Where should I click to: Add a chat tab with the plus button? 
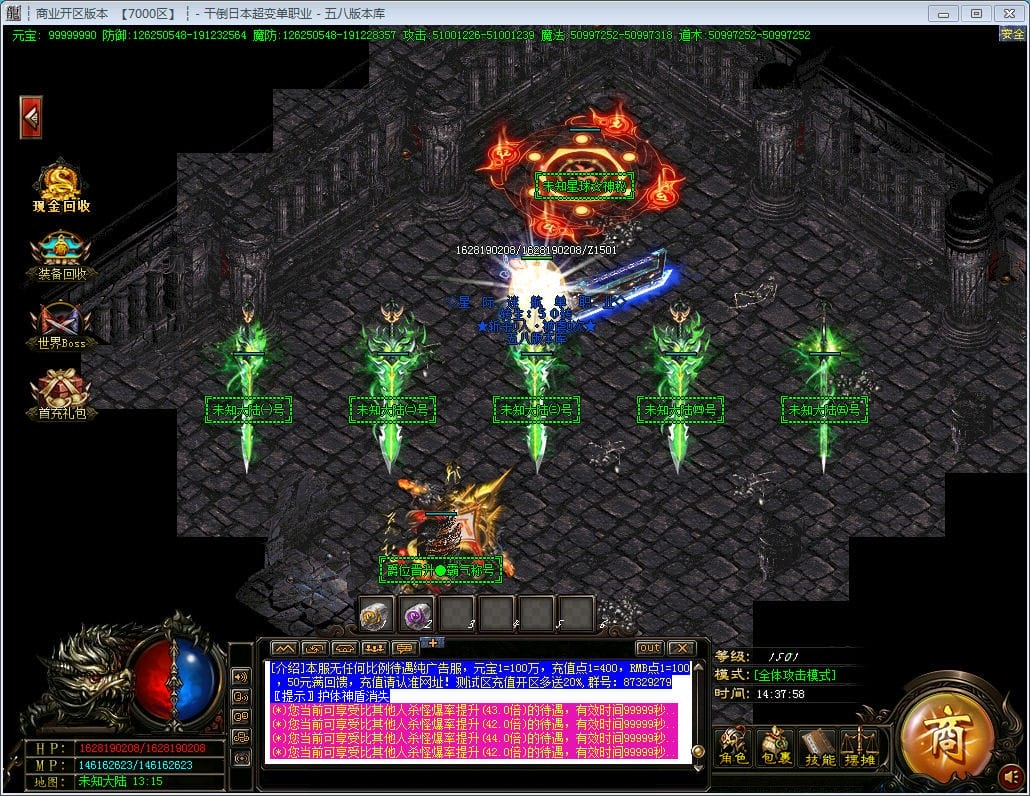pyautogui.click(x=431, y=642)
